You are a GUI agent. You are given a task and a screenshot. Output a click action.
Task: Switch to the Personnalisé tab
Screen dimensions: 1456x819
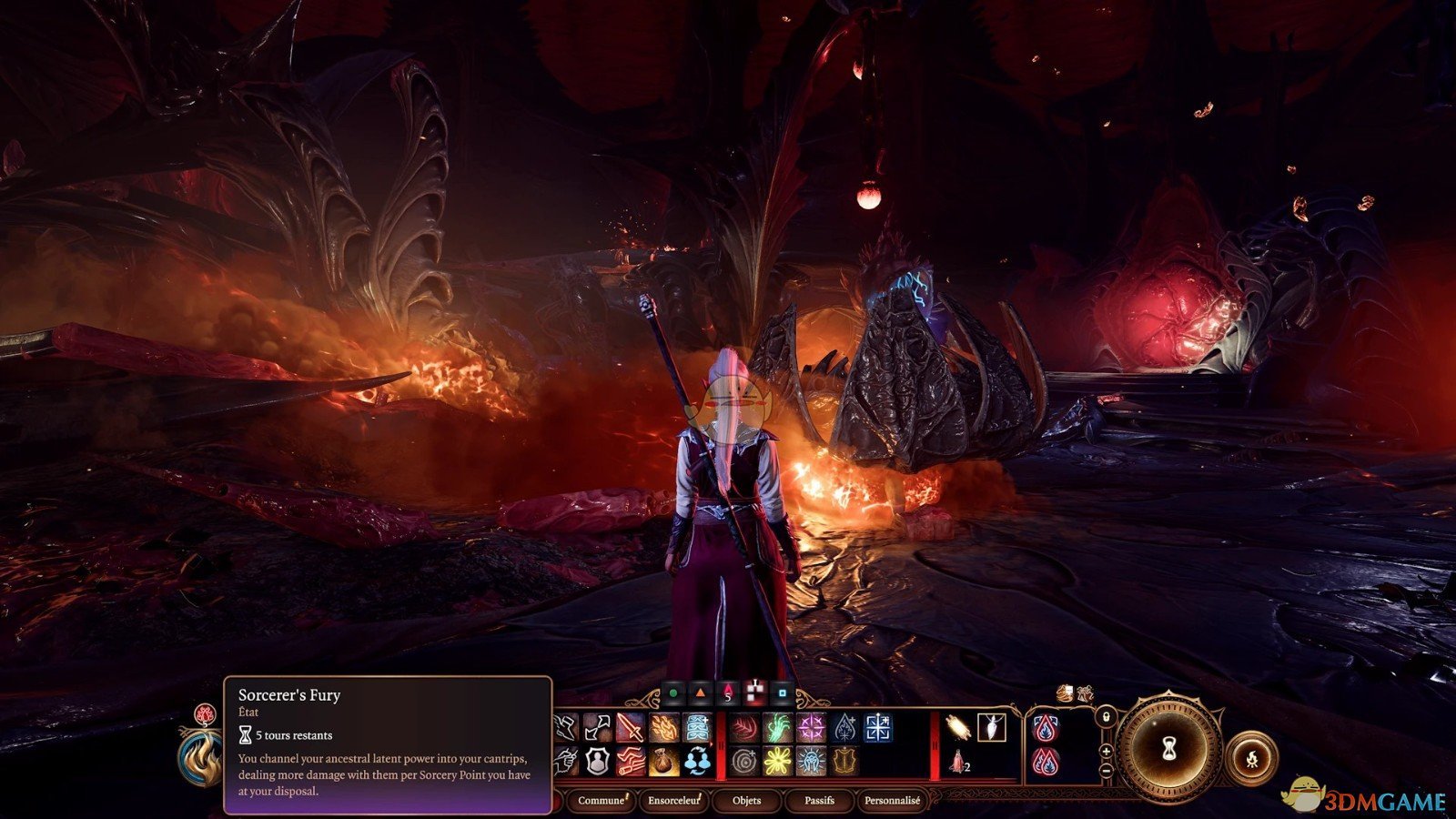[x=892, y=801]
